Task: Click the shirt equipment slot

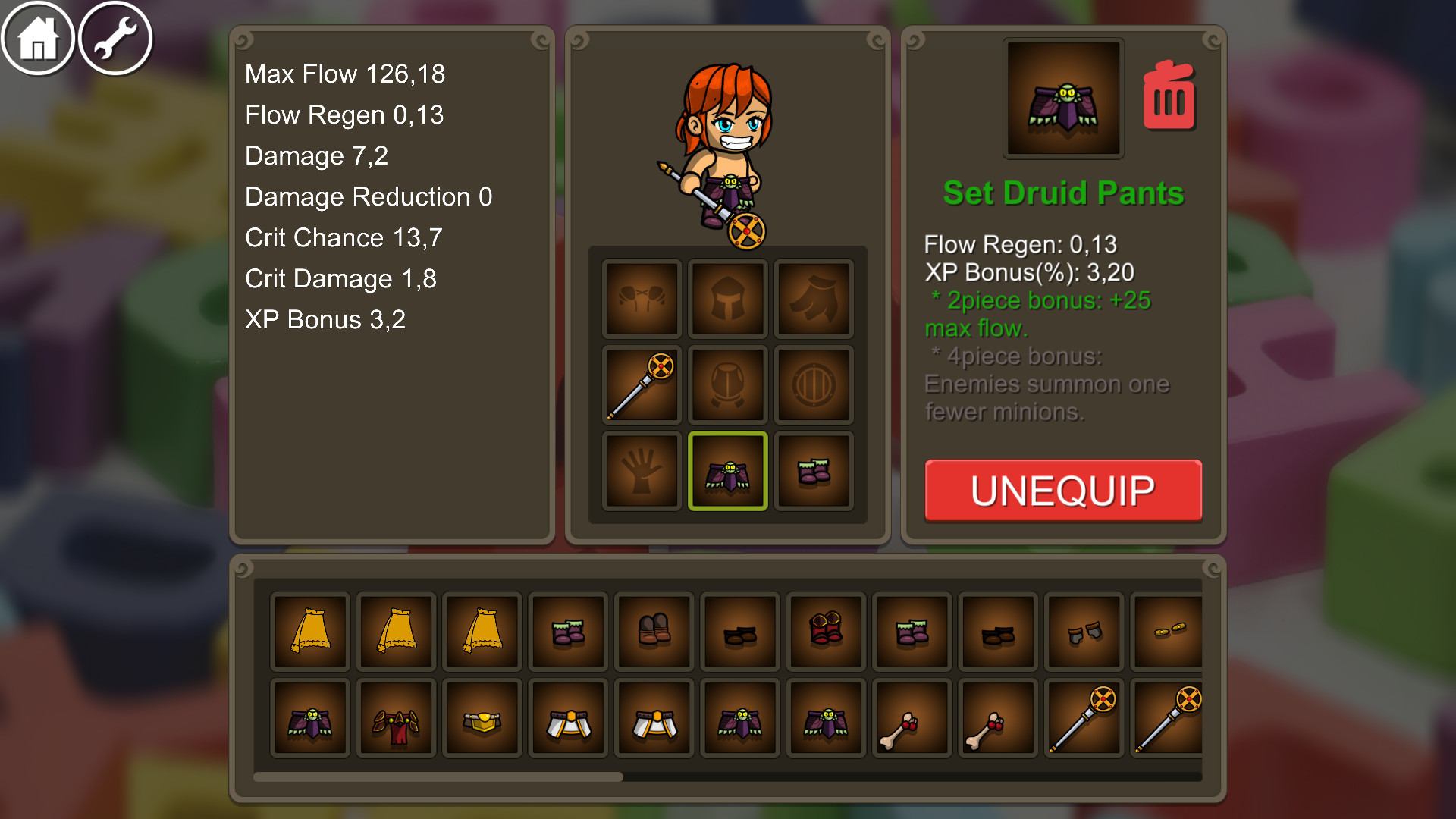Action: tap(641, 298)
